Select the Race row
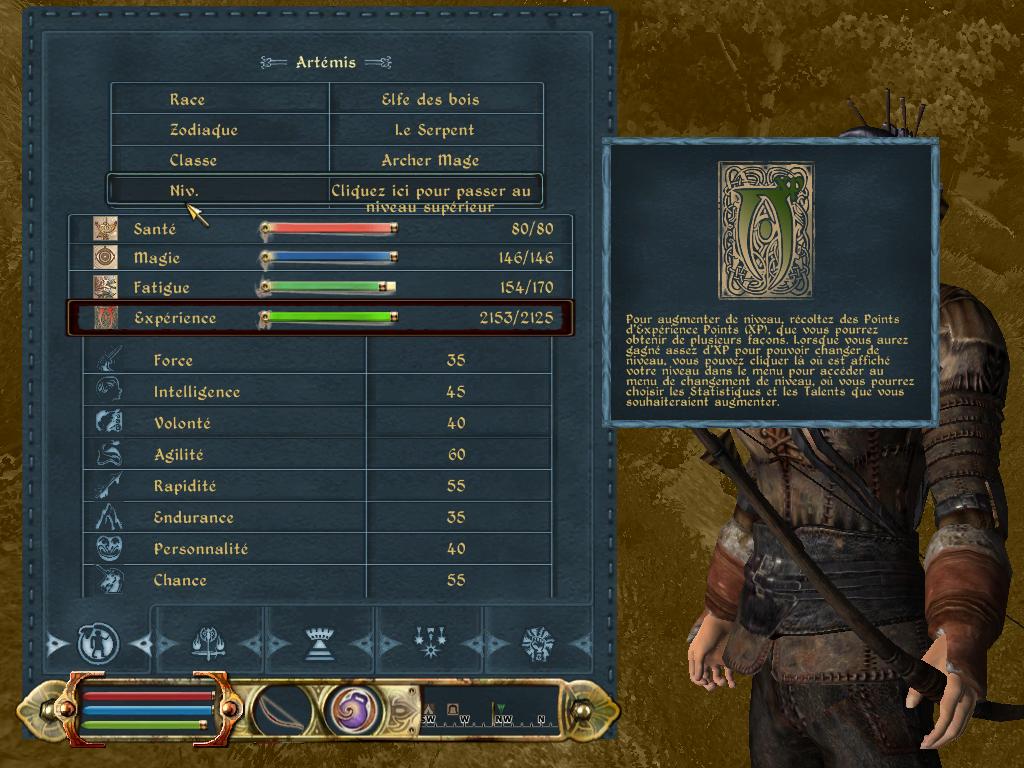Screen dimensions: 1024x768 [x=326, y=99]
